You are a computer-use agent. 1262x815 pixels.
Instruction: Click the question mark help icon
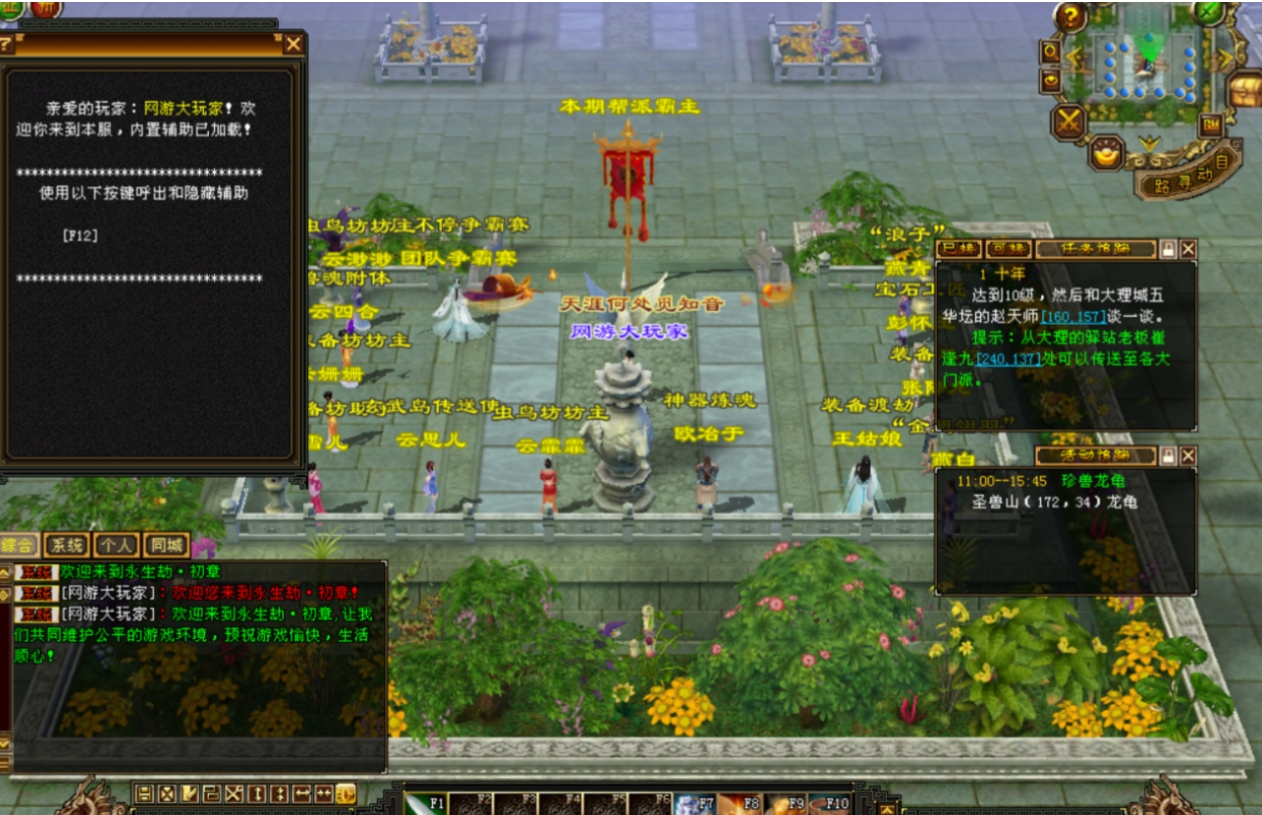[x=1070, y=17]
